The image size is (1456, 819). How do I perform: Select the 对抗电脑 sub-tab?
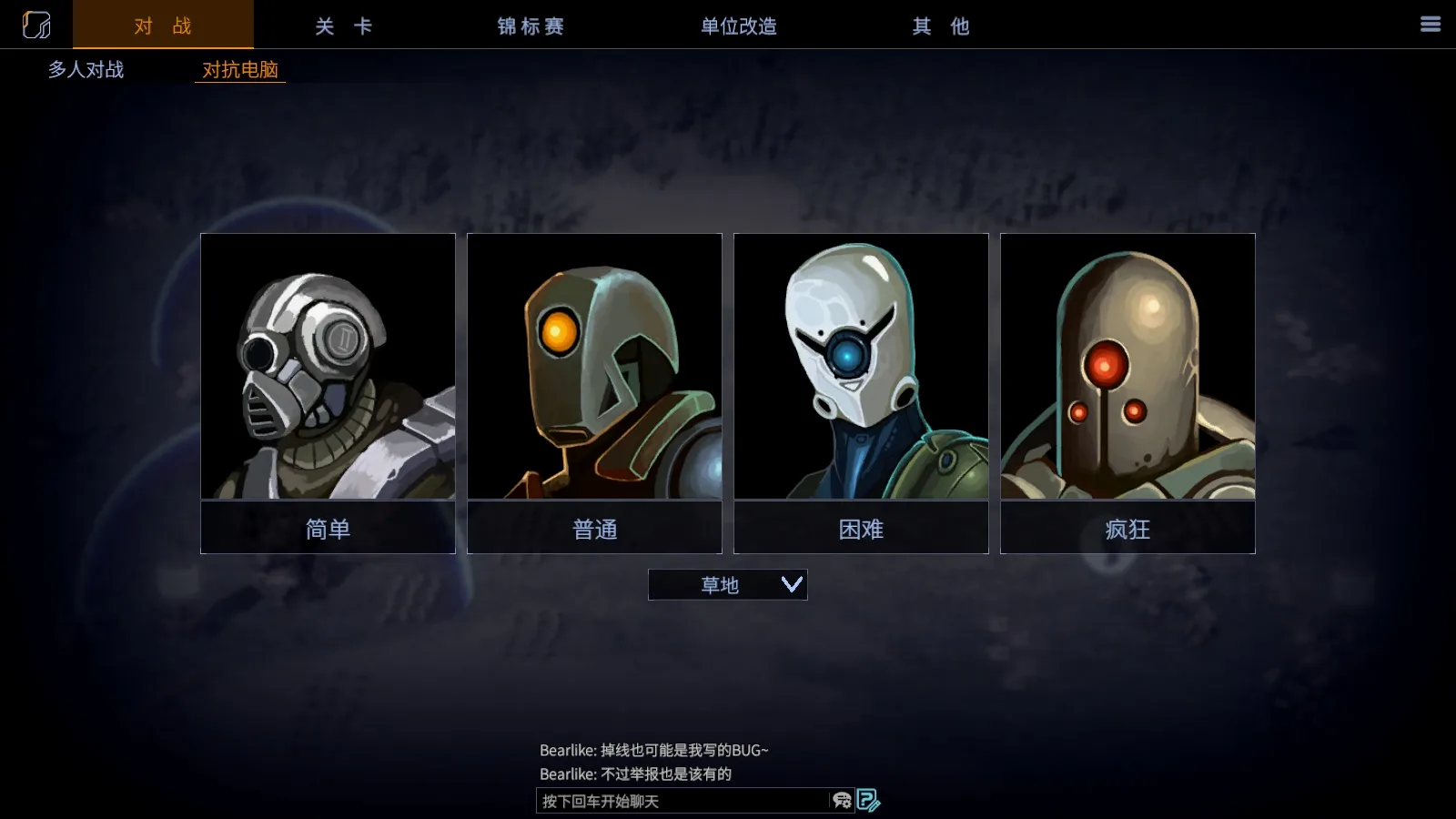240,70
